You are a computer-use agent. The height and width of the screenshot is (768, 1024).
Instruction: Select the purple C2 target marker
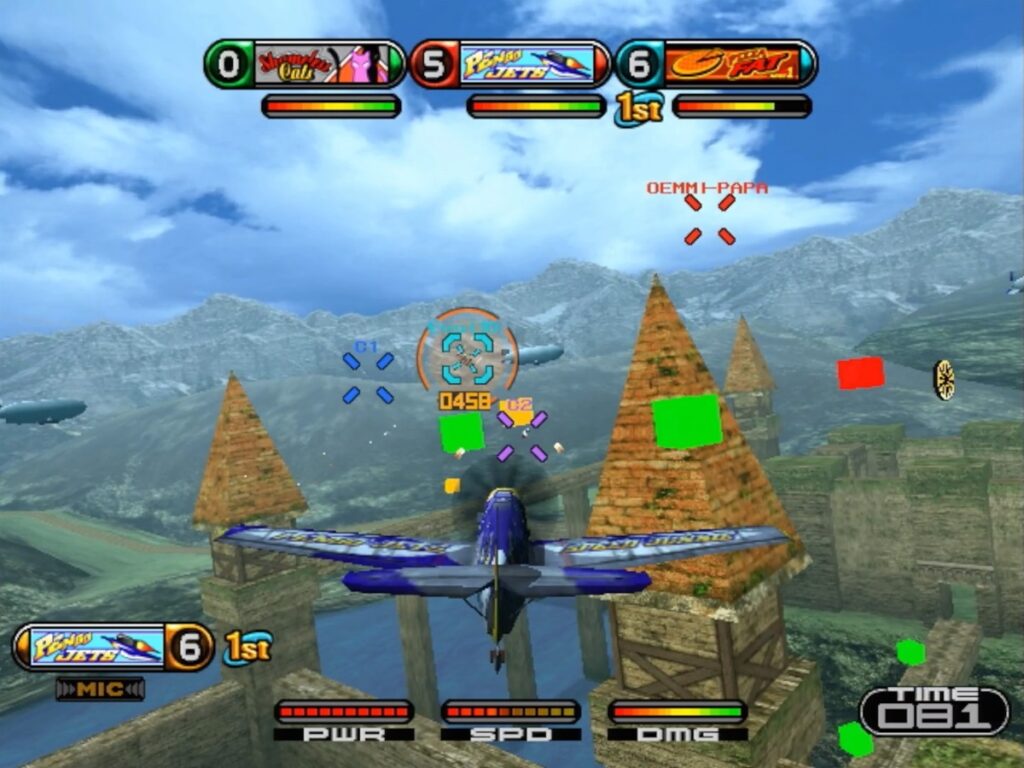522,435
